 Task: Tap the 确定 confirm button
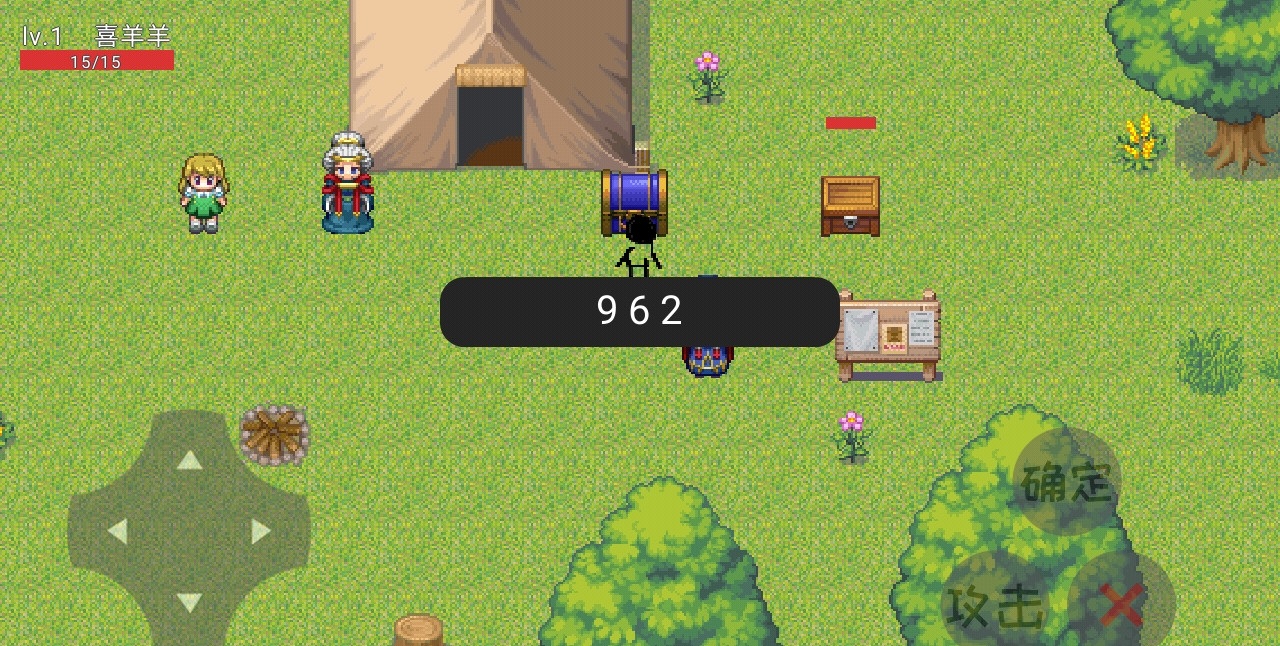[1067, 482]
